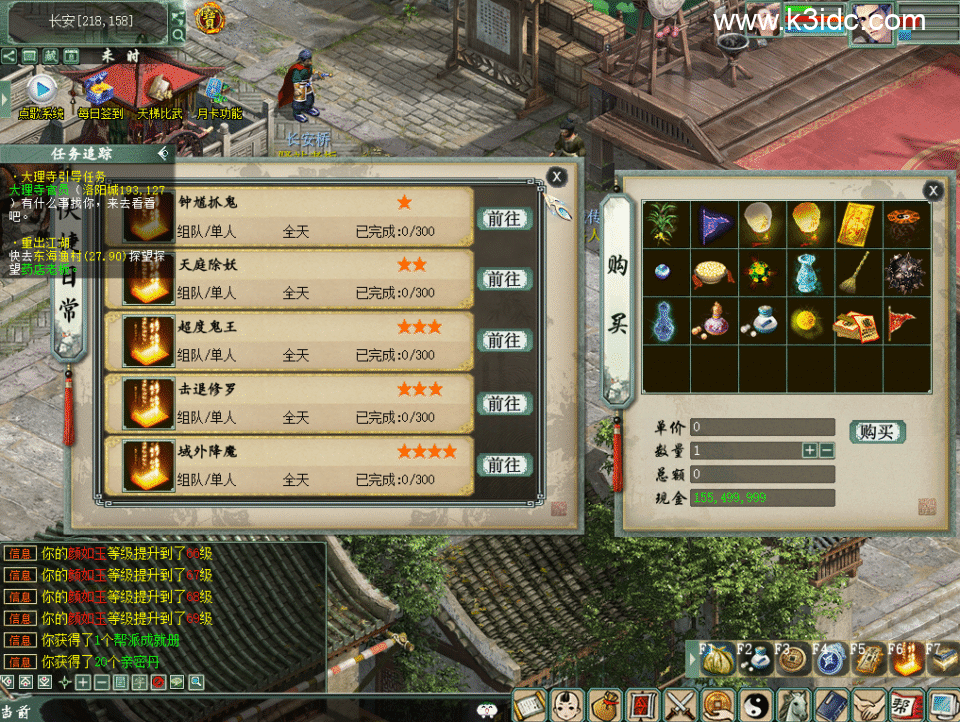Choose the yellow talisman item in shop
This screenshot has width=960, height=722.
859,220
